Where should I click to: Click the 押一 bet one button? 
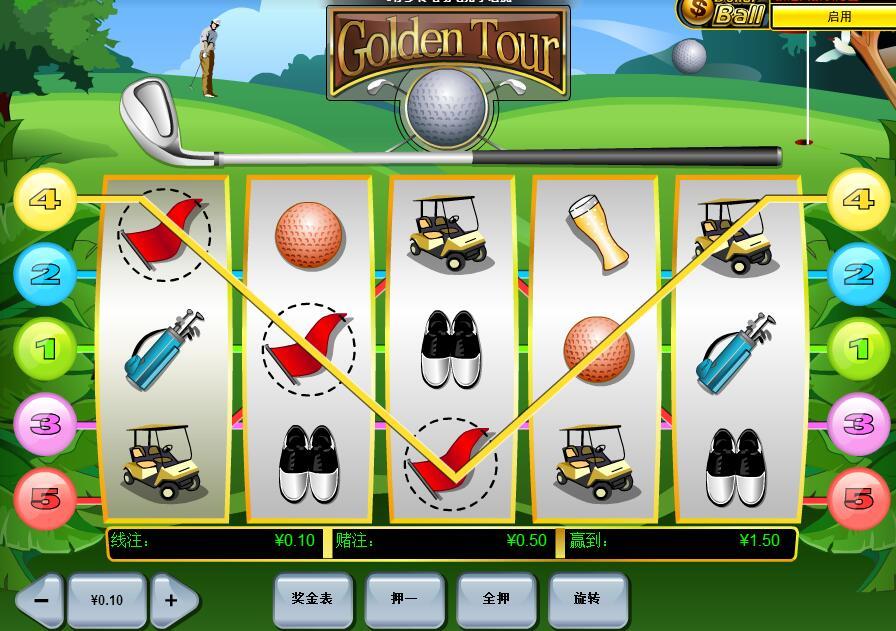point(404,599)
